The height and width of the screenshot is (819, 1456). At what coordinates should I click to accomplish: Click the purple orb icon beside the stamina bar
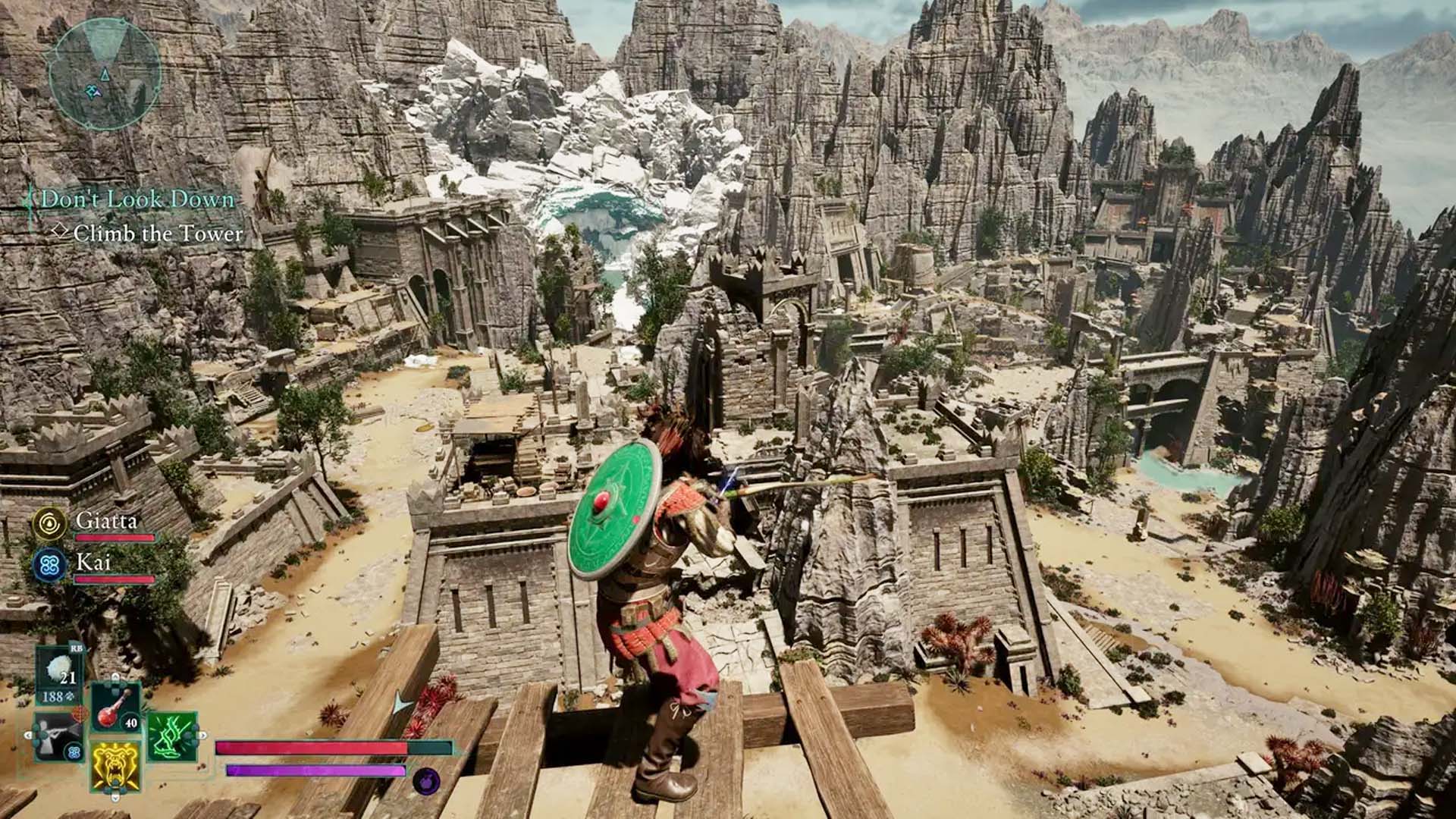tap(425, 780)
